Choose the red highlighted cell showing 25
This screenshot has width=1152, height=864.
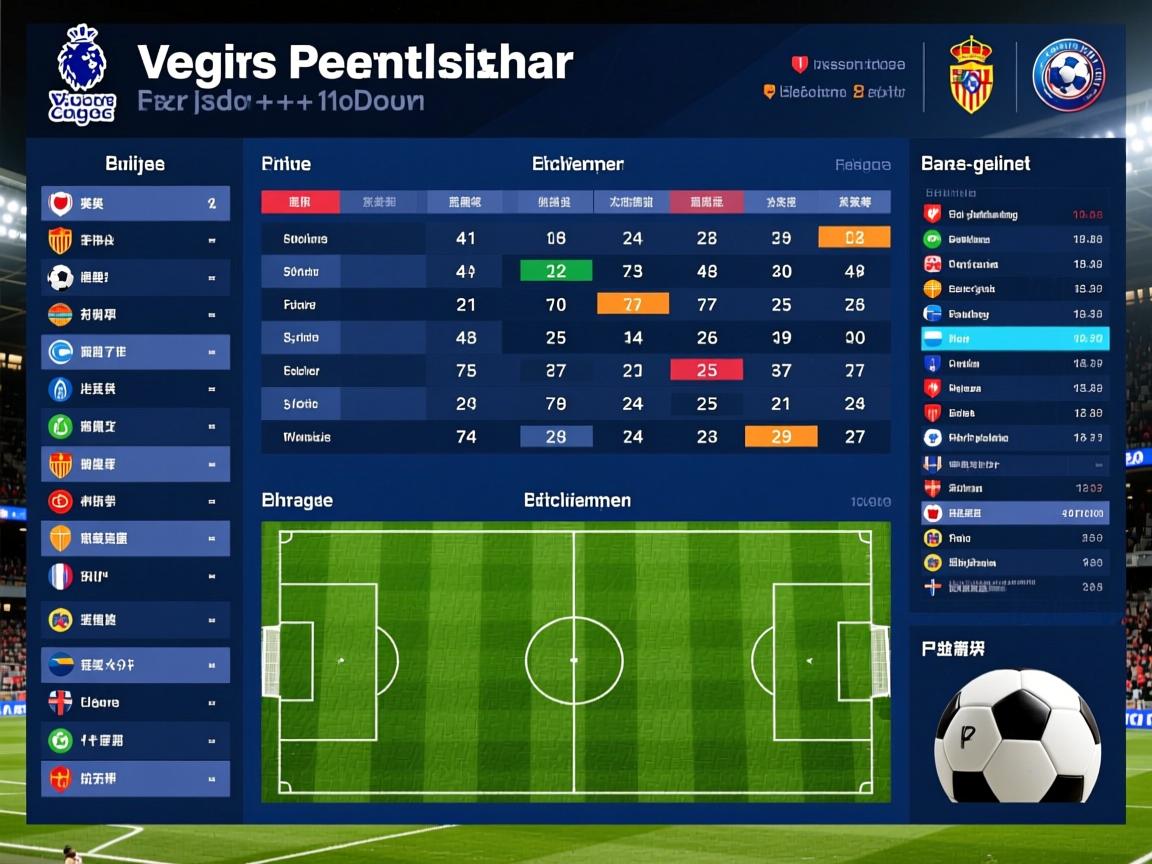[706, 370]
